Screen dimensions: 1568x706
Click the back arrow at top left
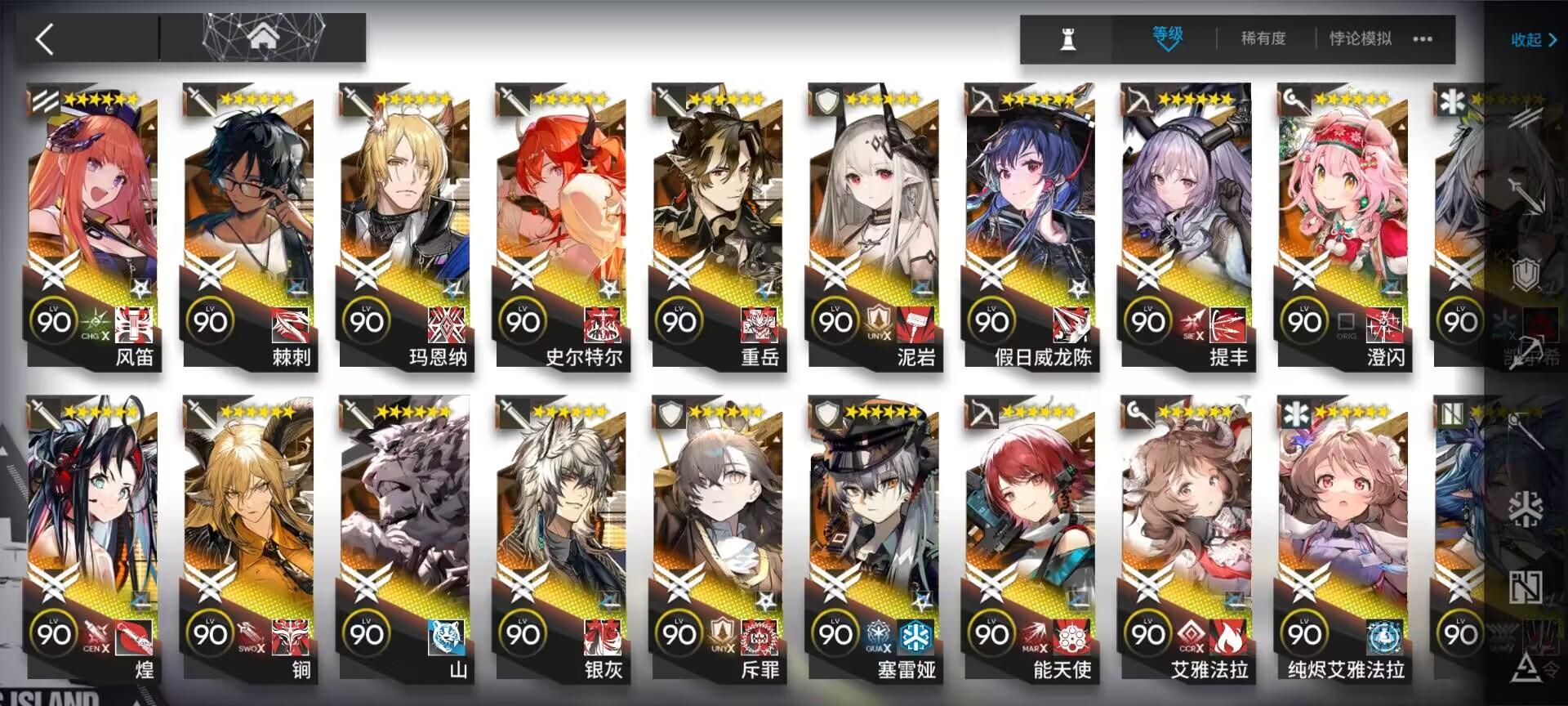pyautogui.click(x=45, y=38)
